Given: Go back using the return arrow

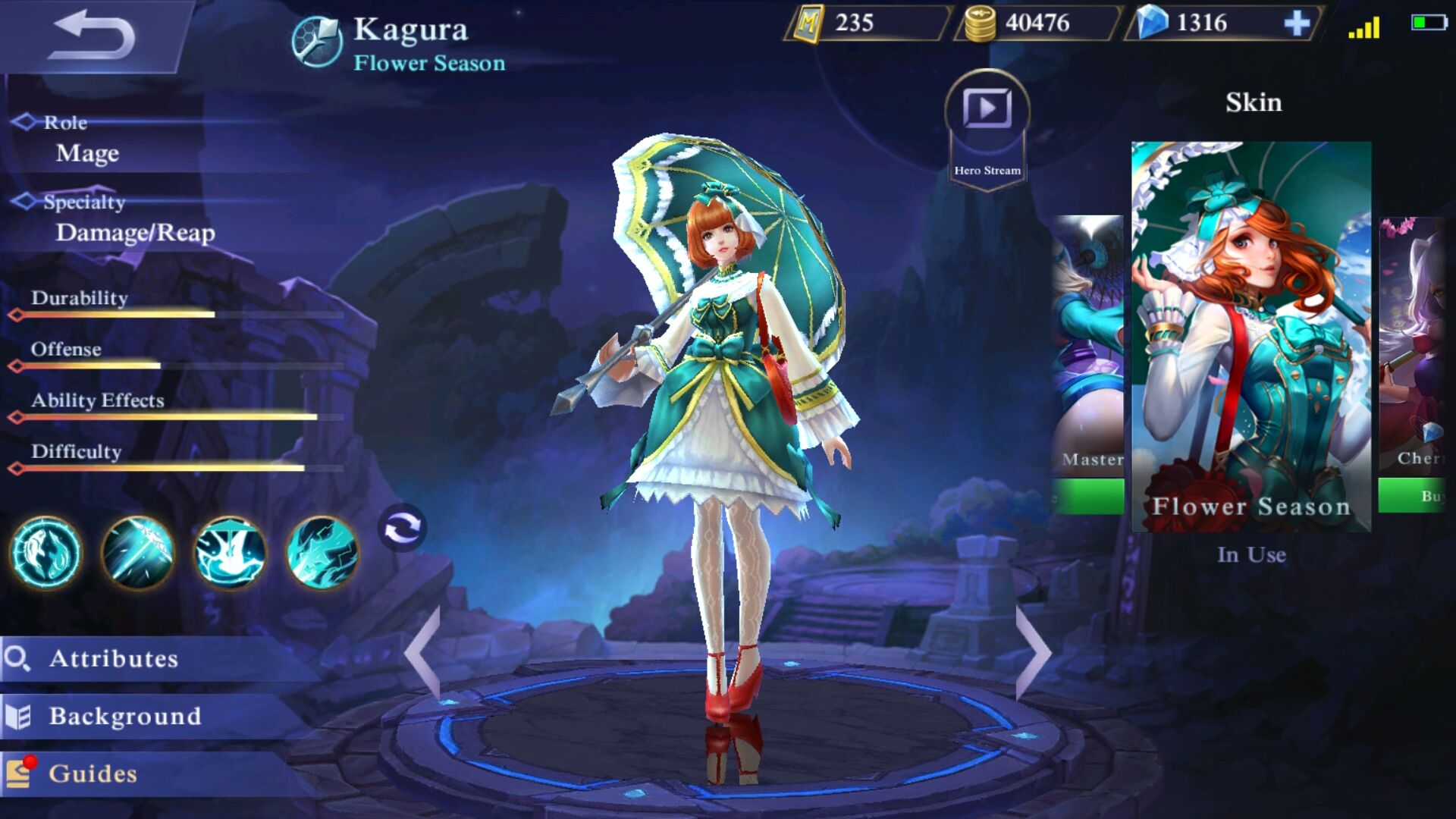Looking at the screenshot, I should coord(91,36).
